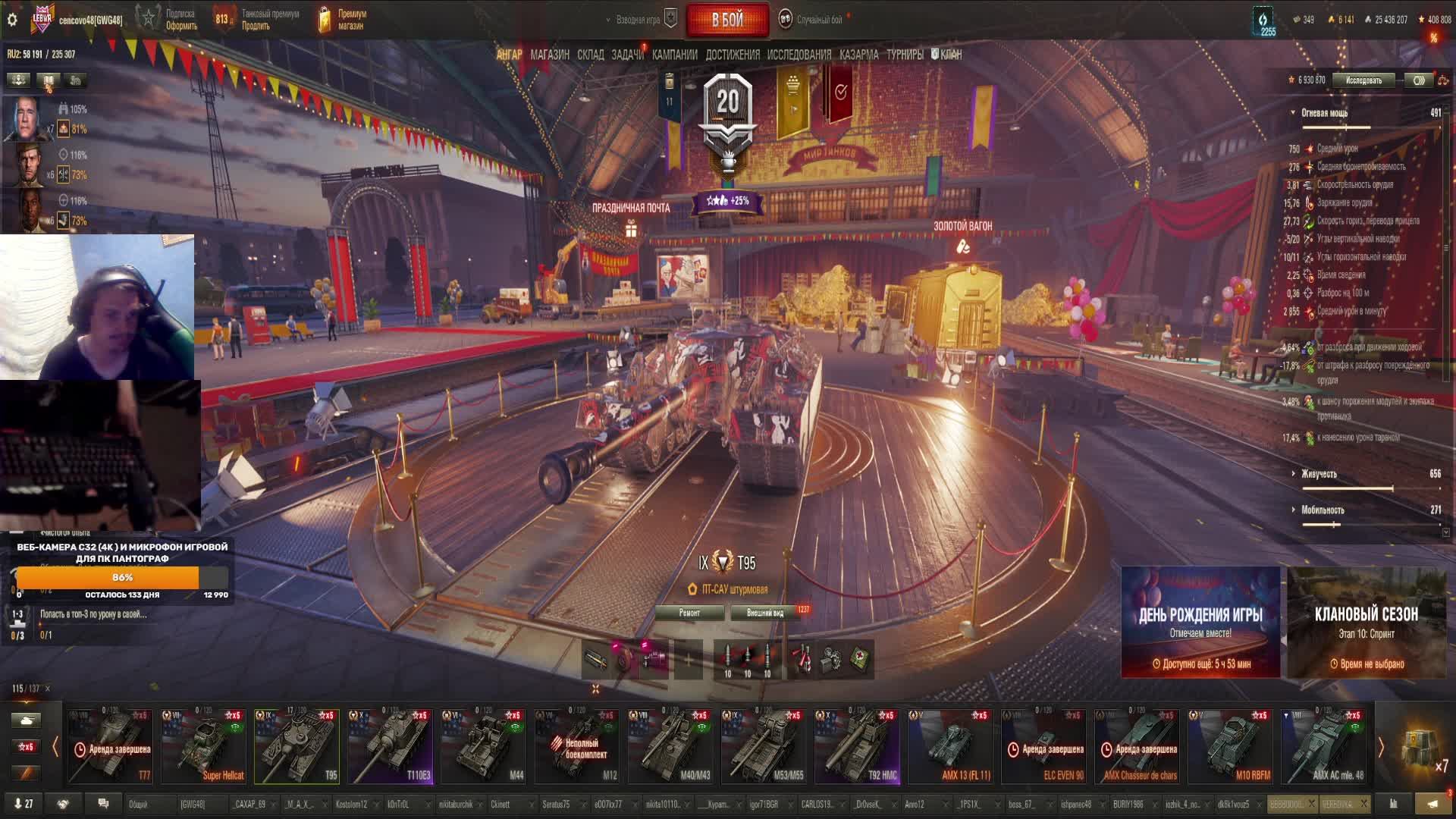Open the КАЗАРМА barracks tab

pyautogui.click(x=858, y=55)
